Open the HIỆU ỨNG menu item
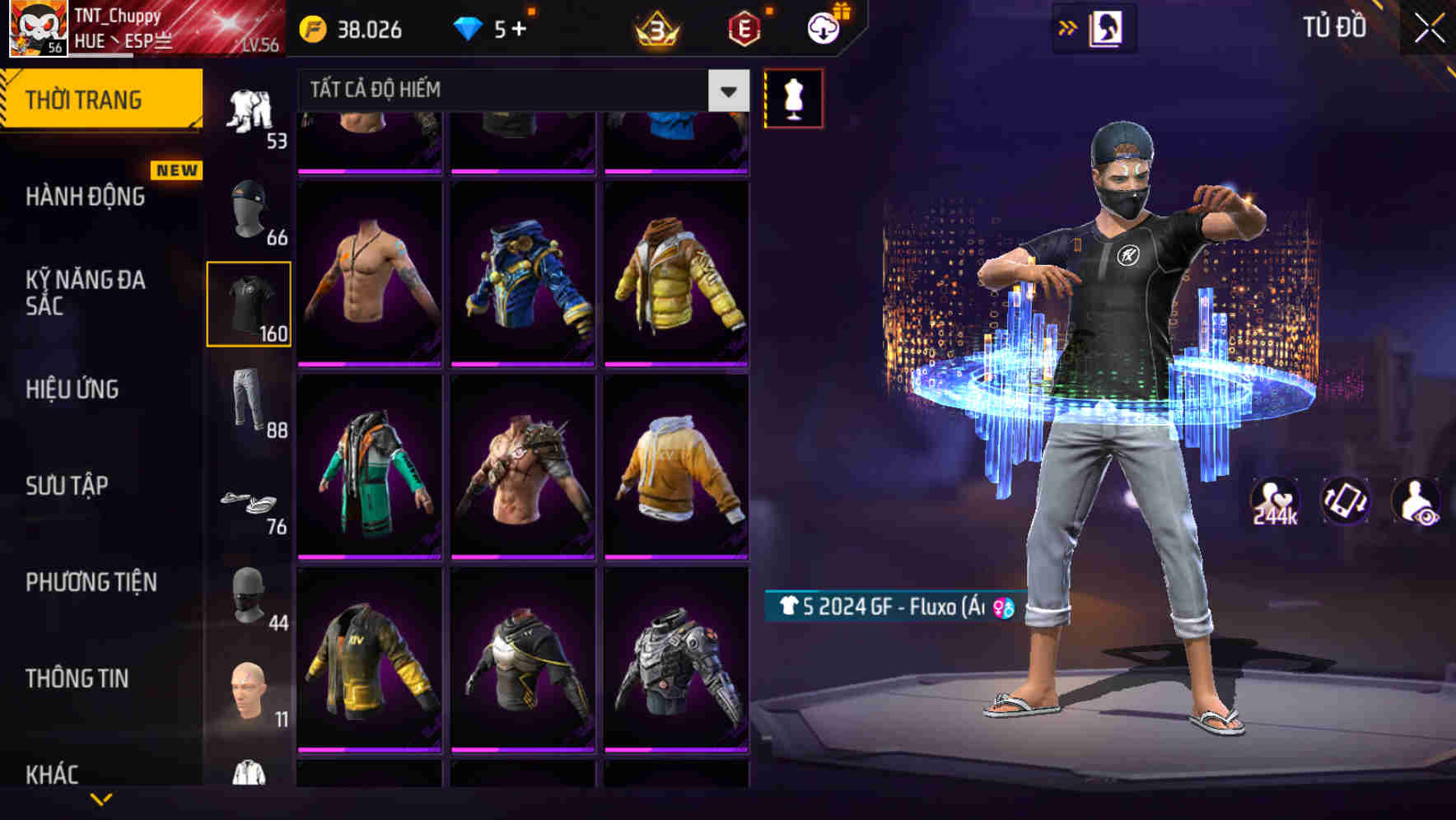The width and height of the screenshot is (1456, 820). (x=74, y=389)
